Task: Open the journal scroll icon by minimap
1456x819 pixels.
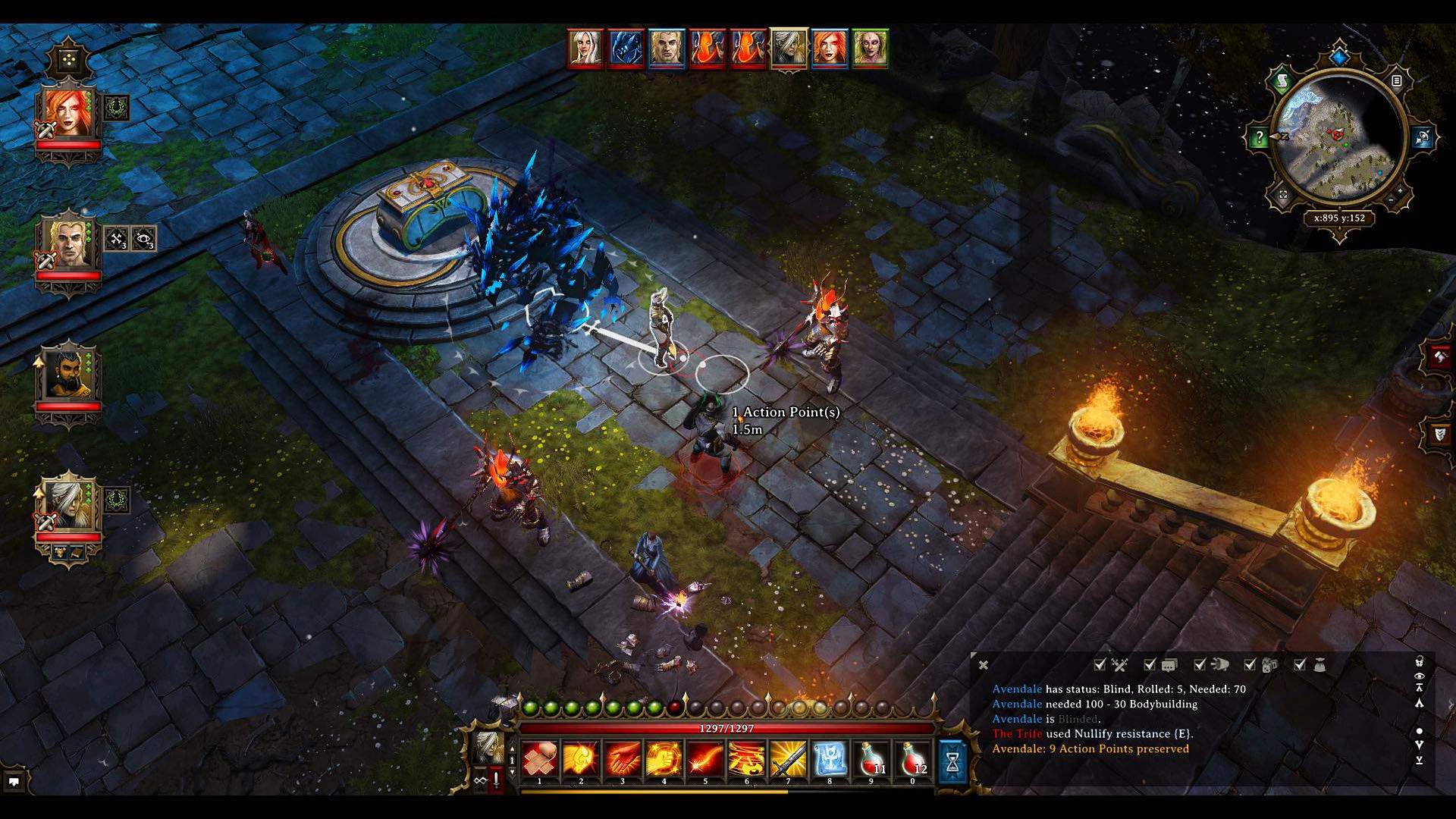Action: (x=1282, y=80)
